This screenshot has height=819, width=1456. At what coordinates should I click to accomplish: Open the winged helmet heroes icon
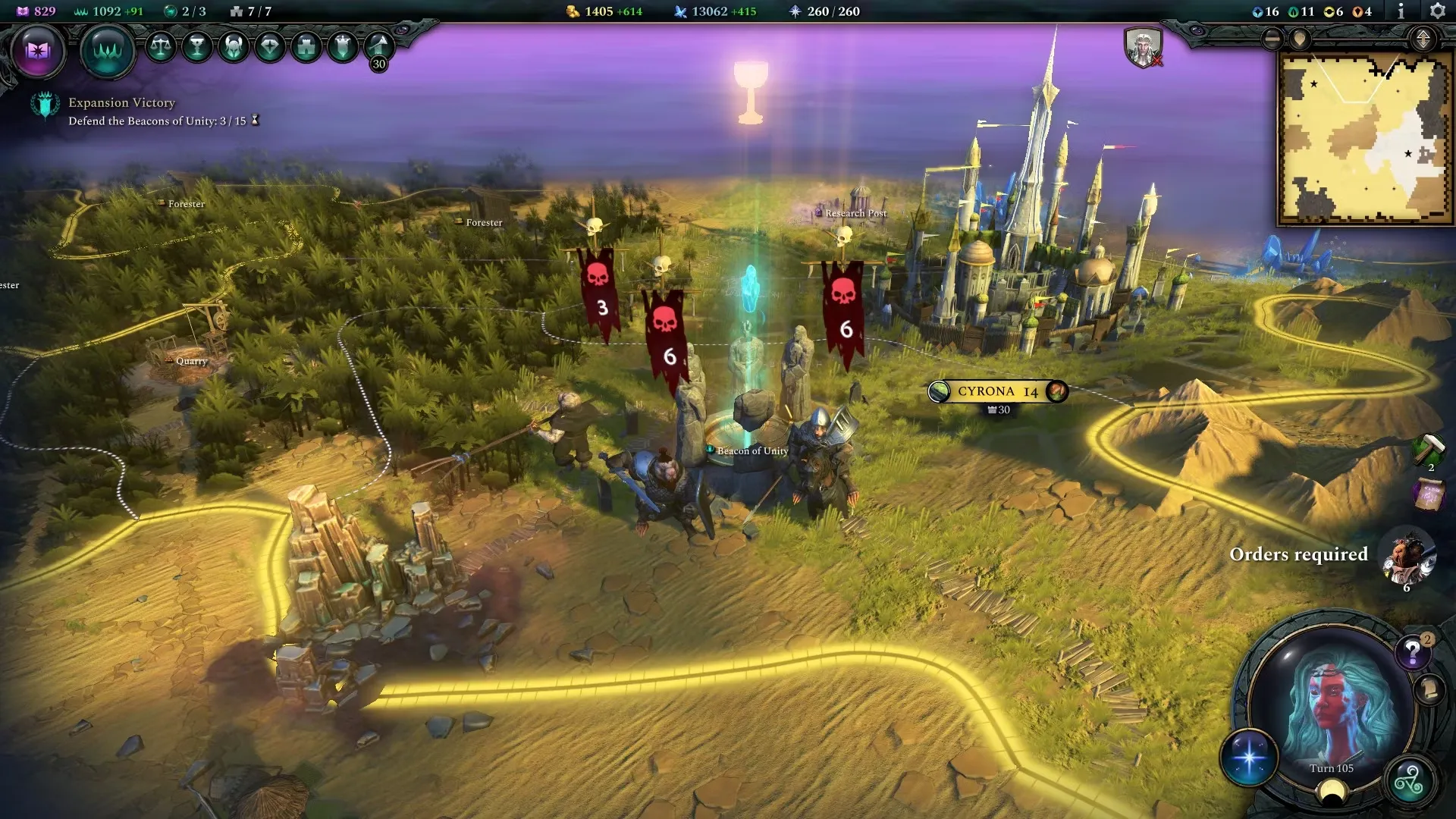234,47
